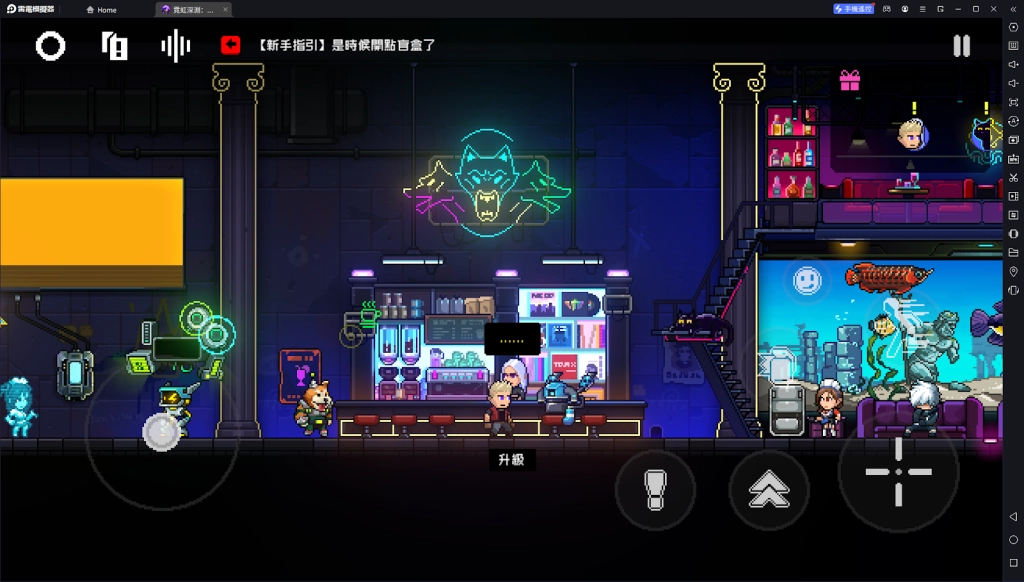Pause the game with the pause button
Image resolution: width=1024 pixels, height=582 pixels.
(x=961, y=46)
